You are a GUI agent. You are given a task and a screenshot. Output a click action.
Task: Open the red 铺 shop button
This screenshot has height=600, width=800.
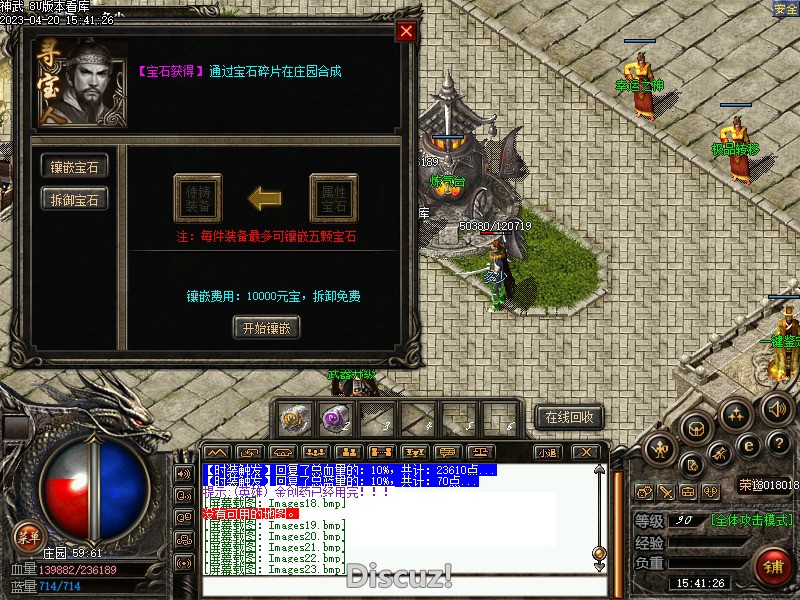[x=773, y=565]
